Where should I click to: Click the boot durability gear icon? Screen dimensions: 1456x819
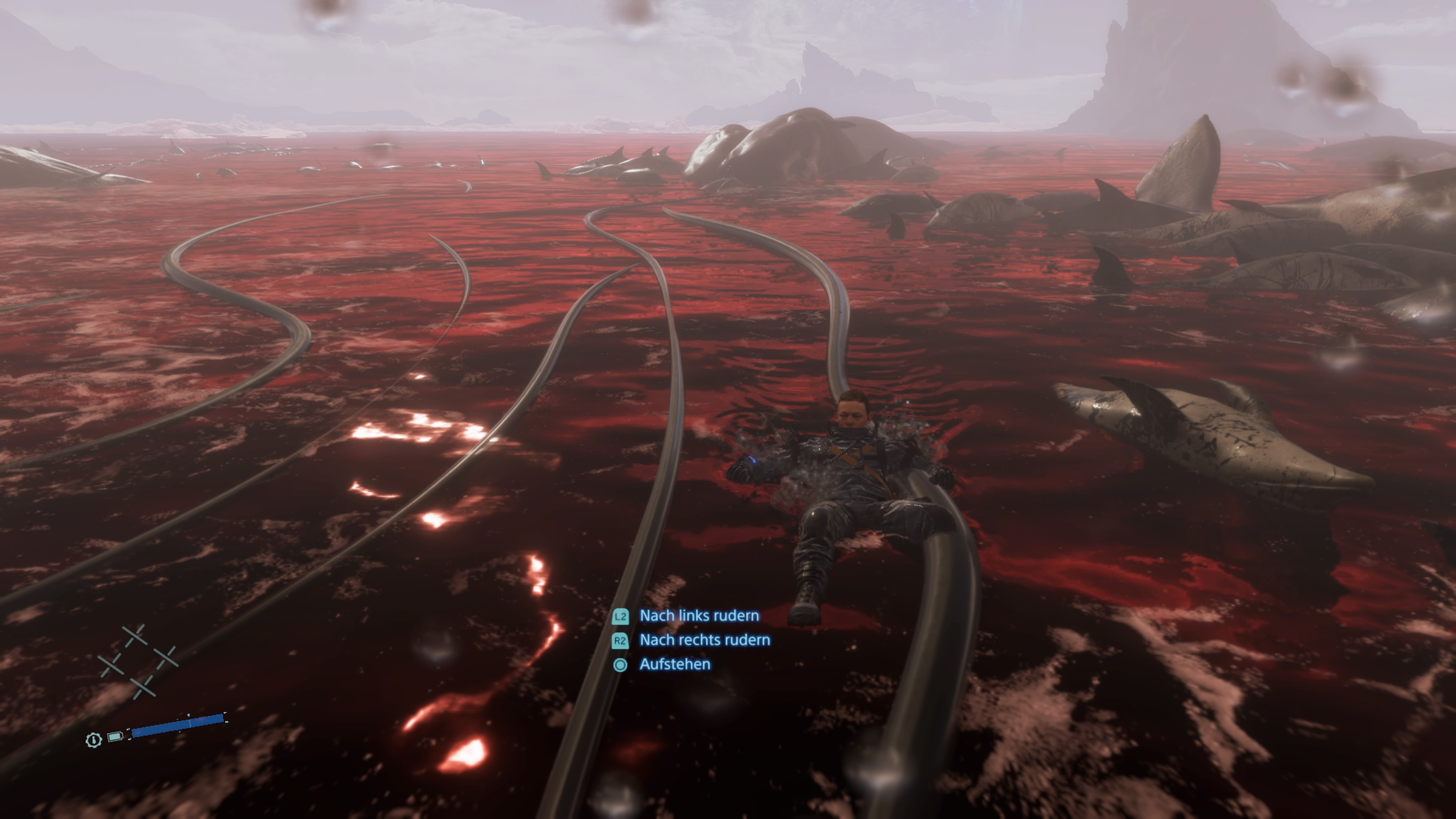94,739
